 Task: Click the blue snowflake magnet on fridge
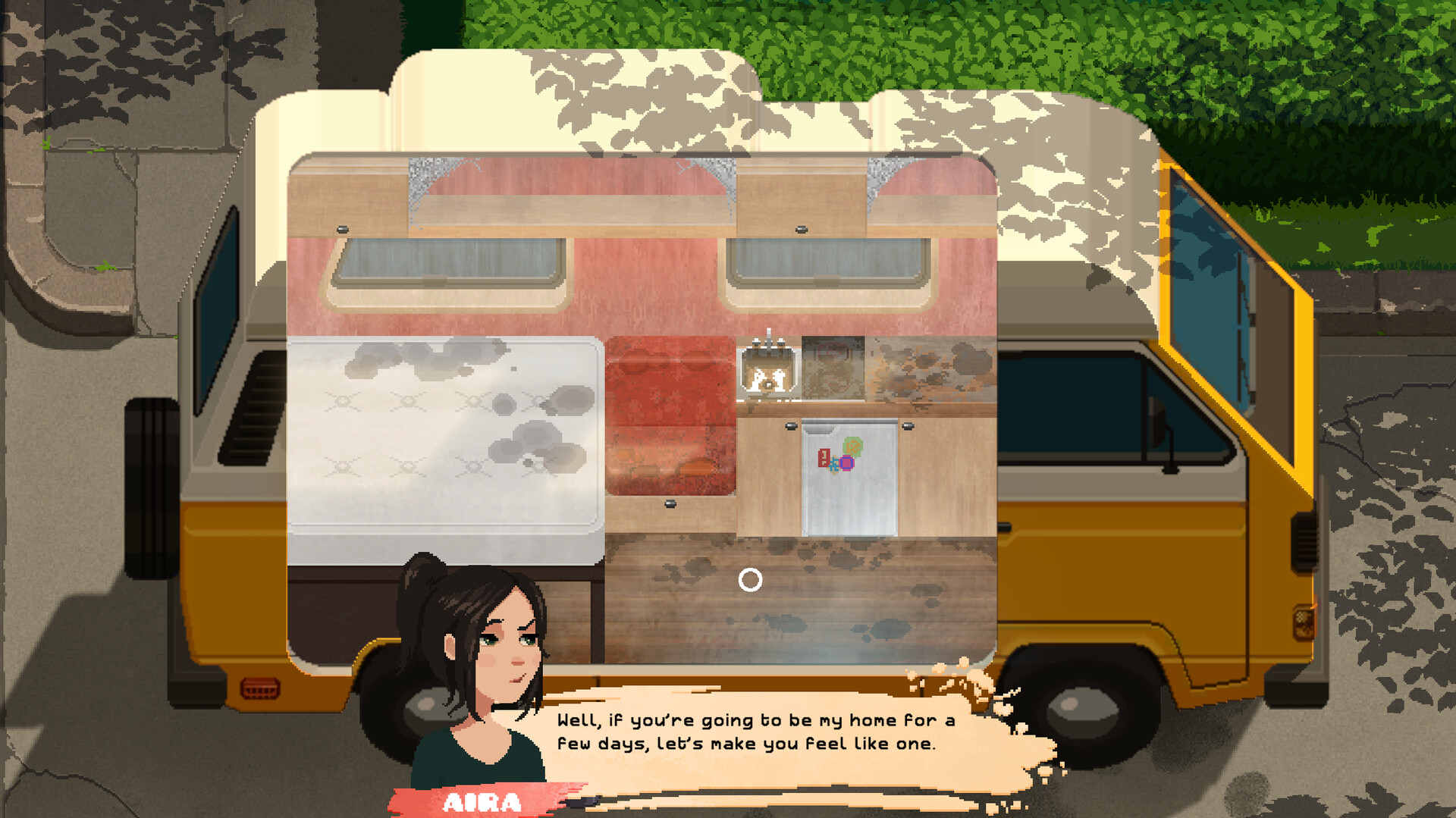[834, 465]
